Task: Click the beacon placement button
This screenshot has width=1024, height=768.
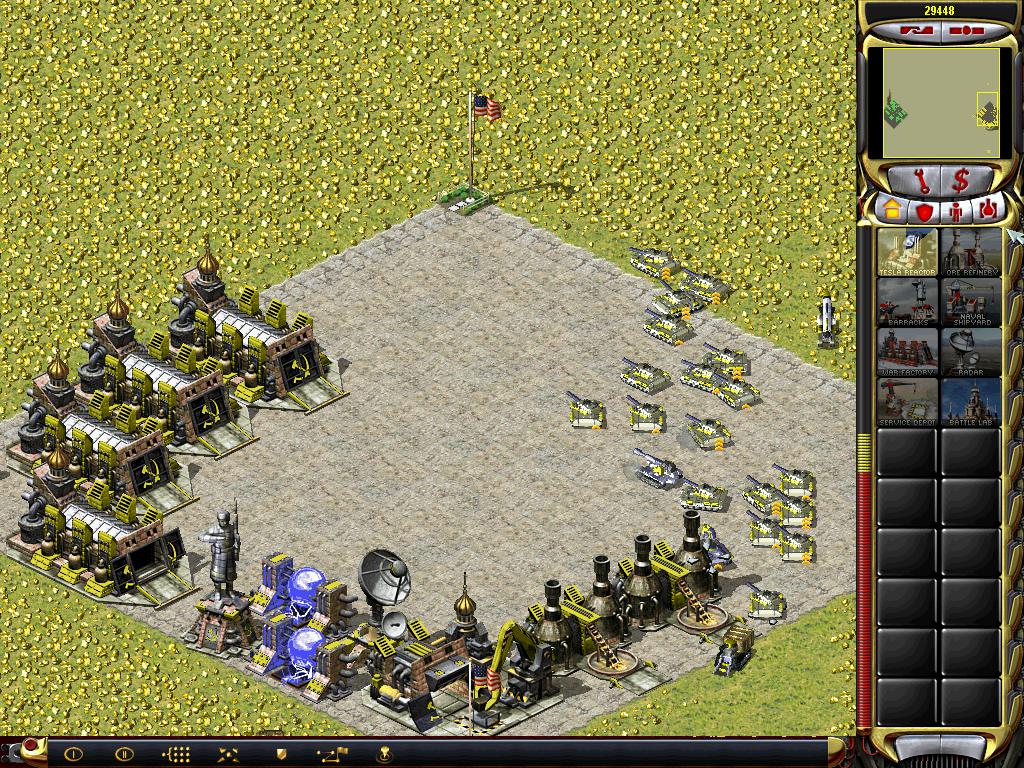Action: (x=383, y=754)
